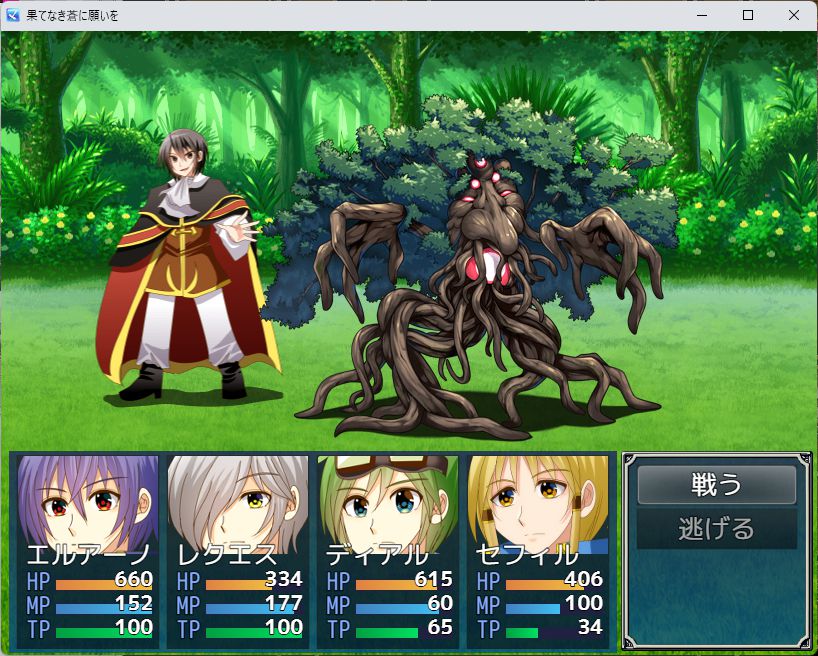The image size is (818, 656).
Task: Minimize the game window
Action: 702,15
